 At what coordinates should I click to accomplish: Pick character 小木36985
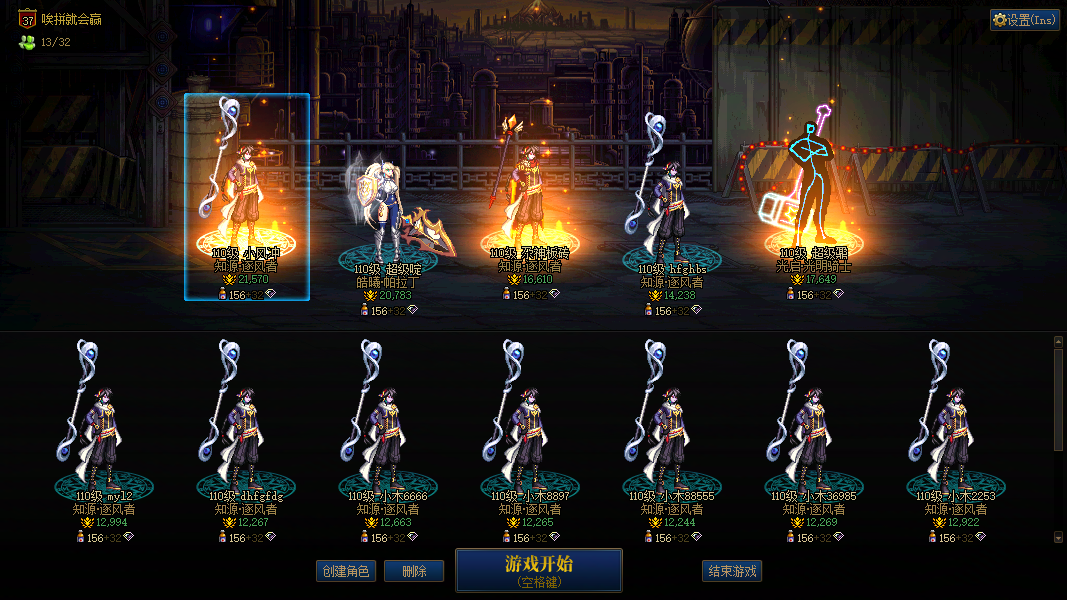pos(814,430)
